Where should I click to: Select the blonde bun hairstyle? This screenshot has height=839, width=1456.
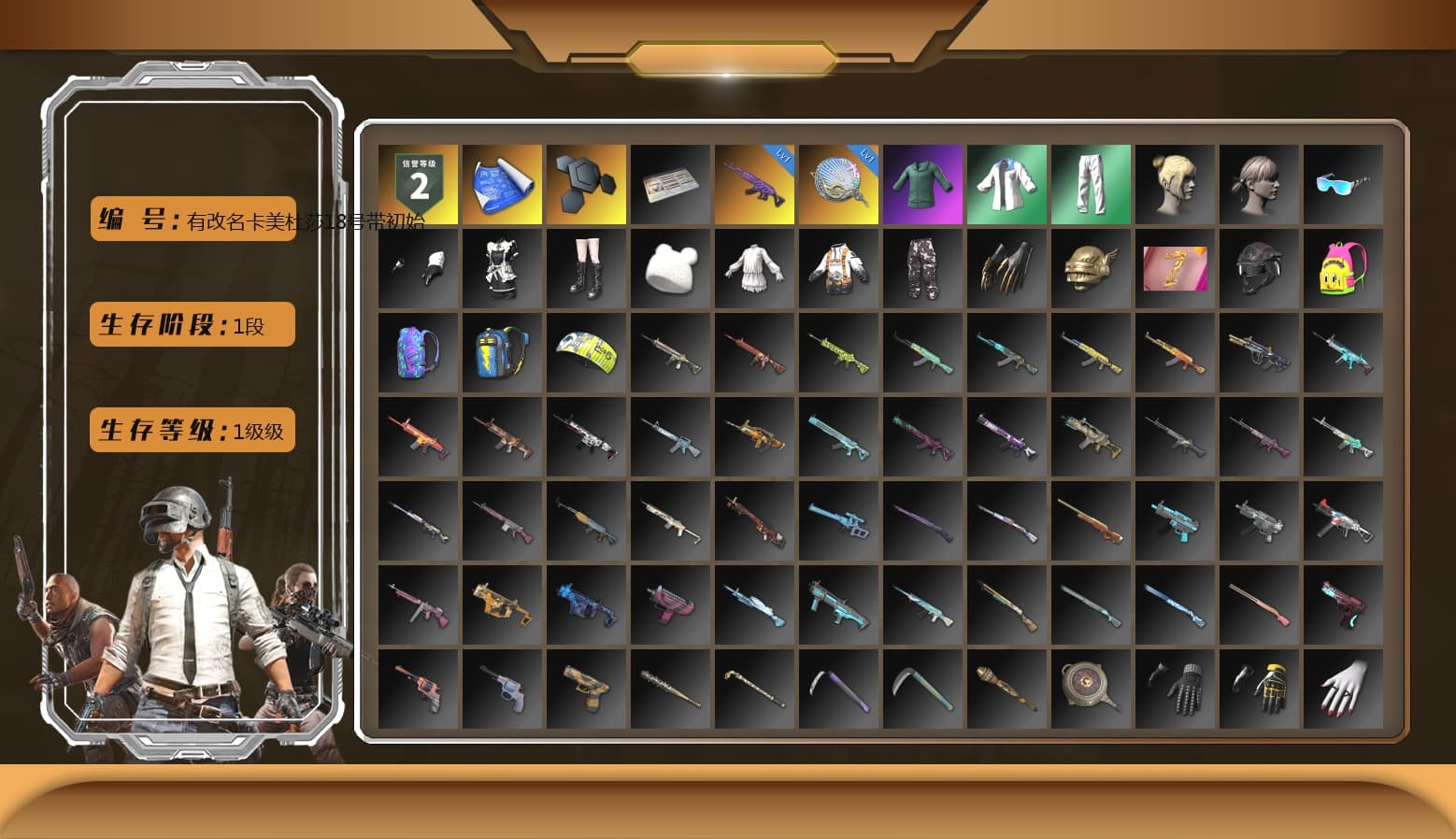click(1175, 185)
